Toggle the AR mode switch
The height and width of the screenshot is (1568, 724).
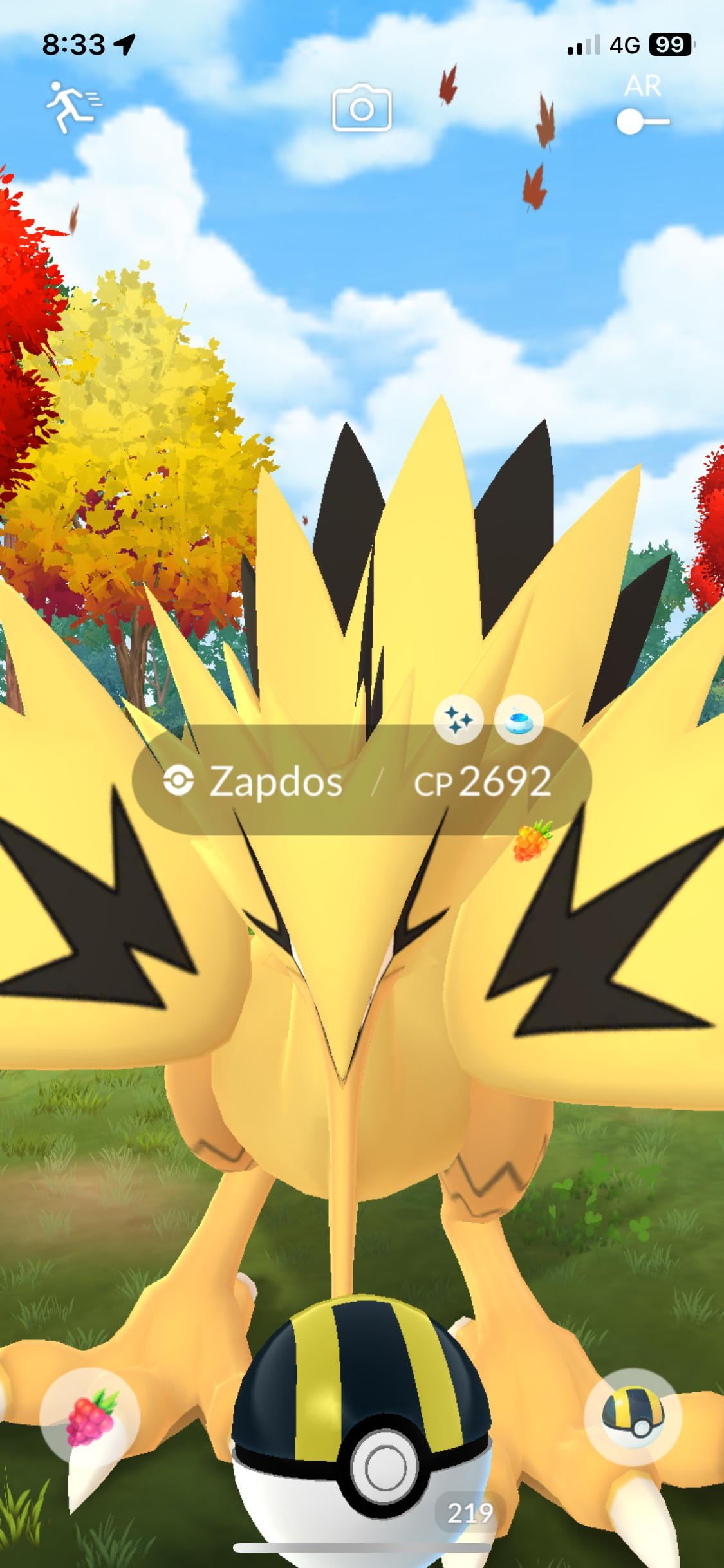[x=642, y=121]
